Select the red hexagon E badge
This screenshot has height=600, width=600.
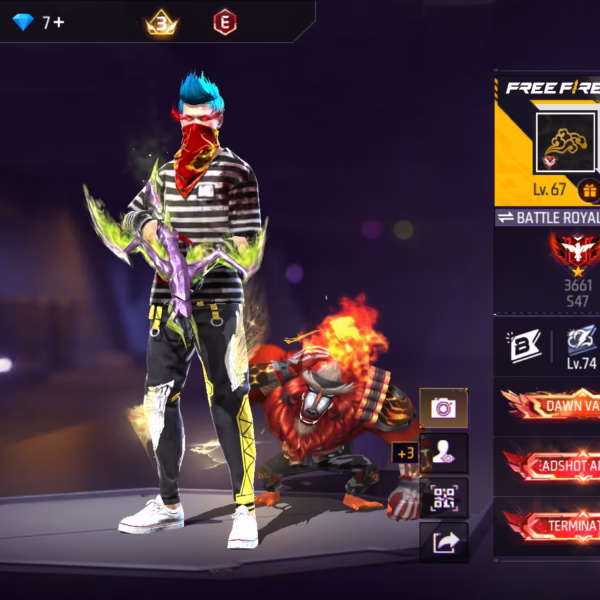click(x=225, y=22)
